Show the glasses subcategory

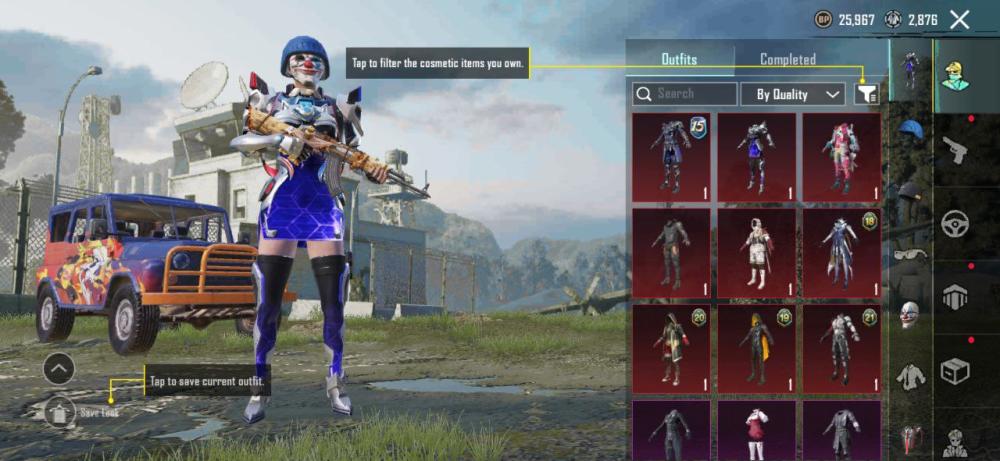pos(910,253)
